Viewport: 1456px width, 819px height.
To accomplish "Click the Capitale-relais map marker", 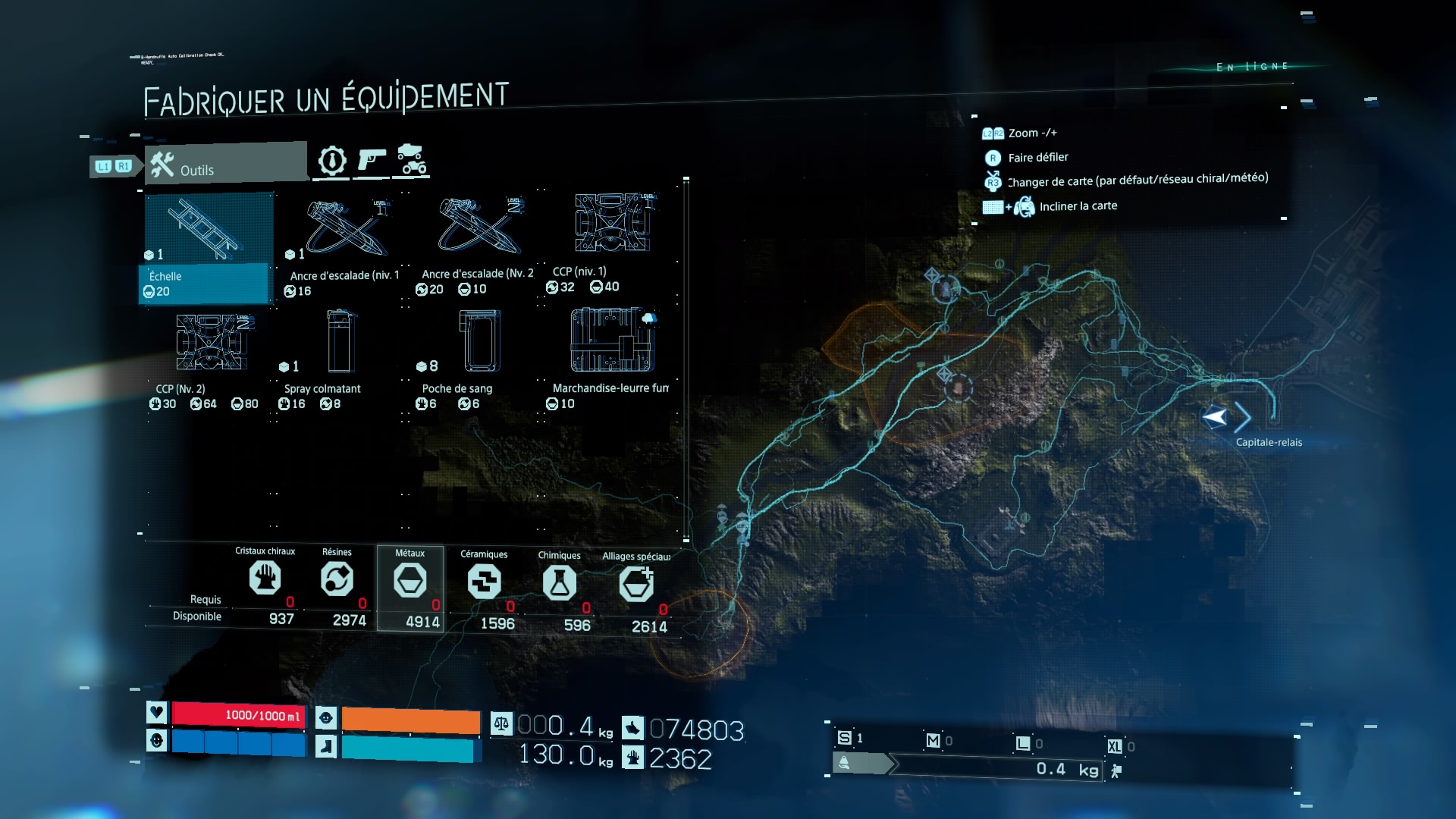I will pyautogui.click(x=1216, y=417).
